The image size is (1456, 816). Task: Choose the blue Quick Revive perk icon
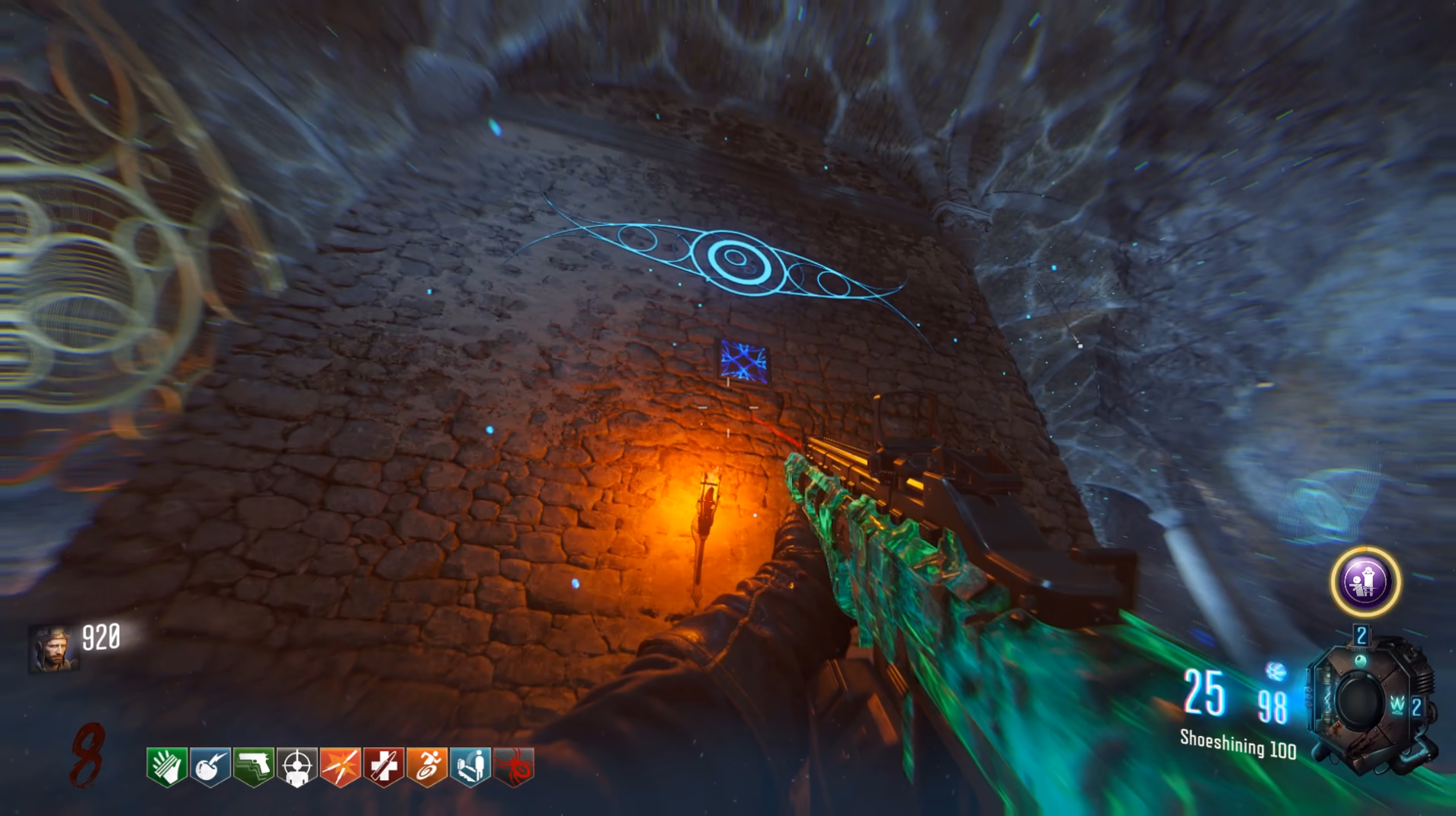coord(470,766)
